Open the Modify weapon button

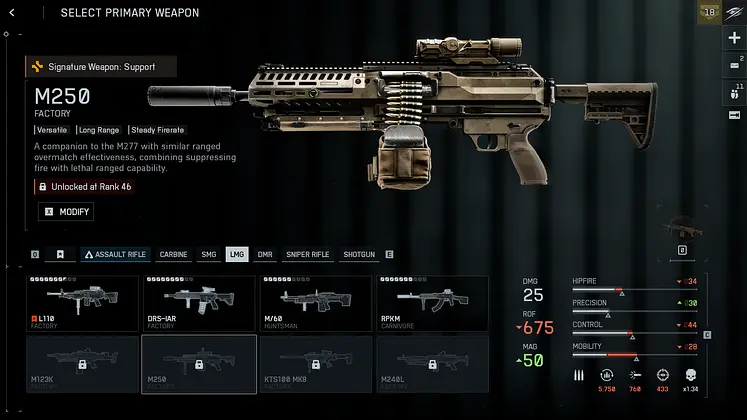point(66,212)
